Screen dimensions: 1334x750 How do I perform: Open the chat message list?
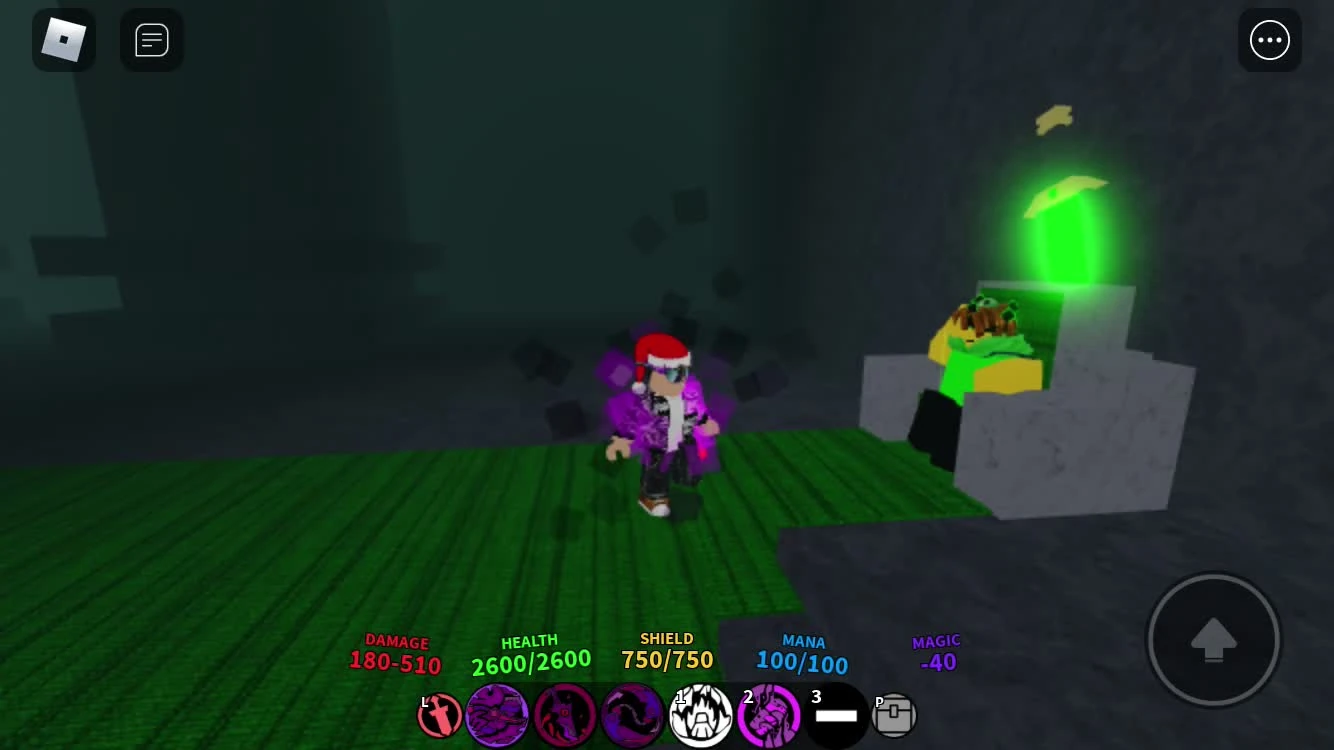pyautogui.click(x=151, y=40)
